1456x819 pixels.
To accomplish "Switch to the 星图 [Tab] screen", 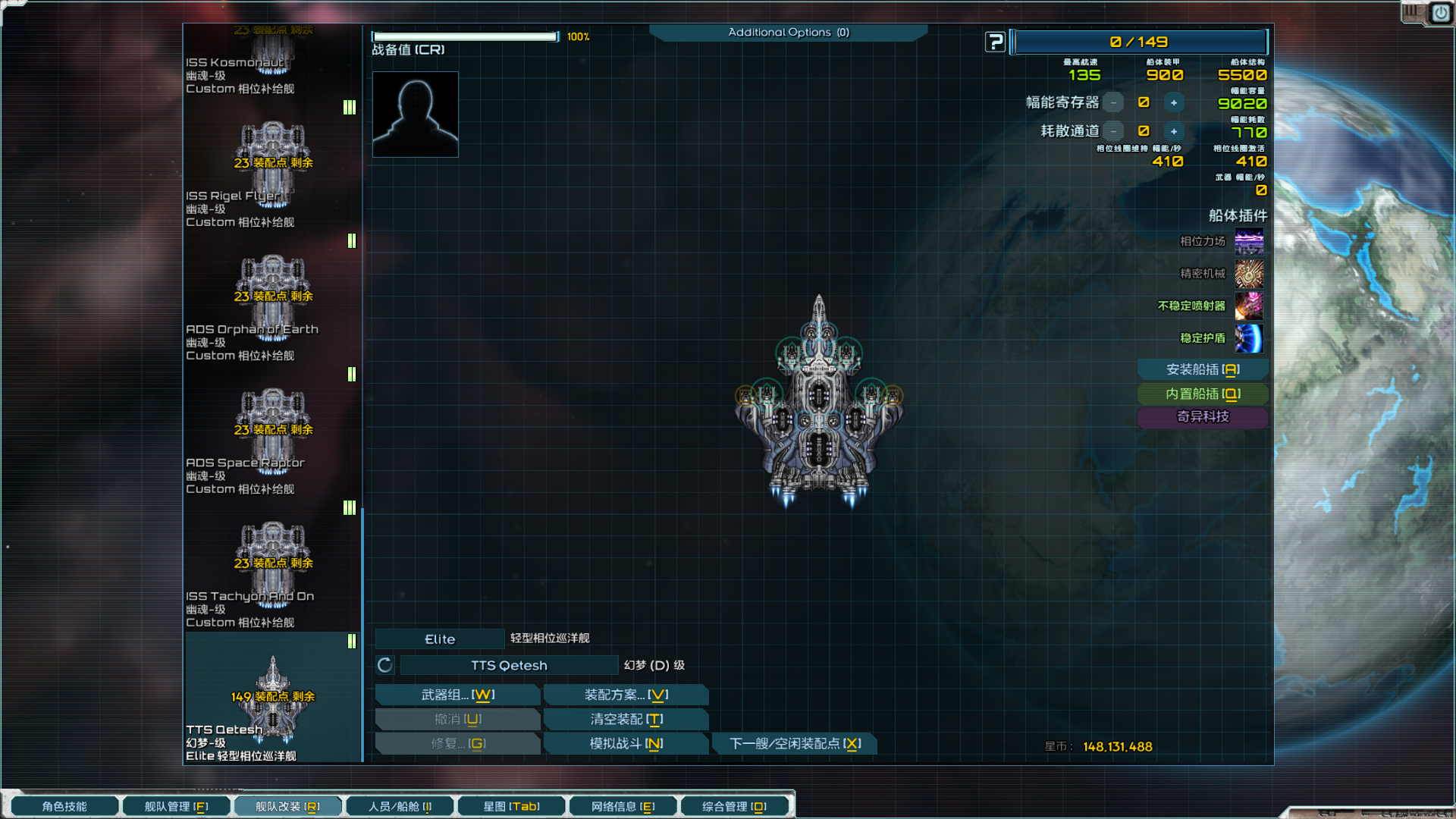I will [x=510, y=806].
